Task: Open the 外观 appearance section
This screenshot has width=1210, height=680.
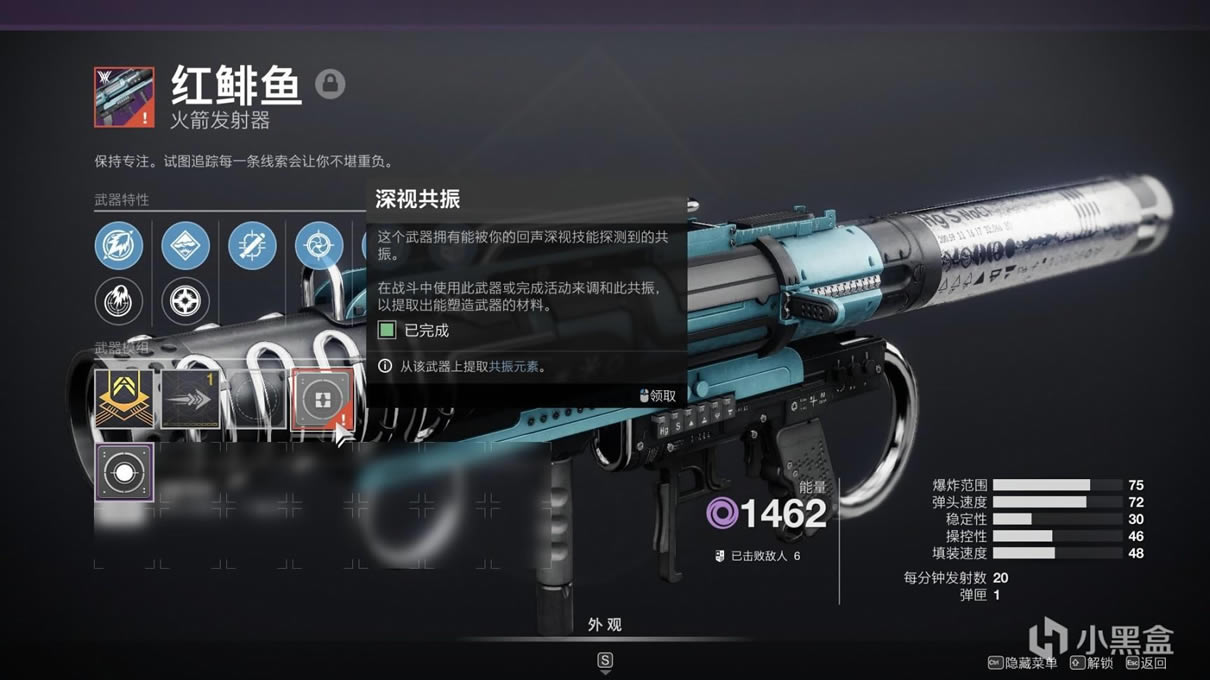Action: tap(605, 624)
